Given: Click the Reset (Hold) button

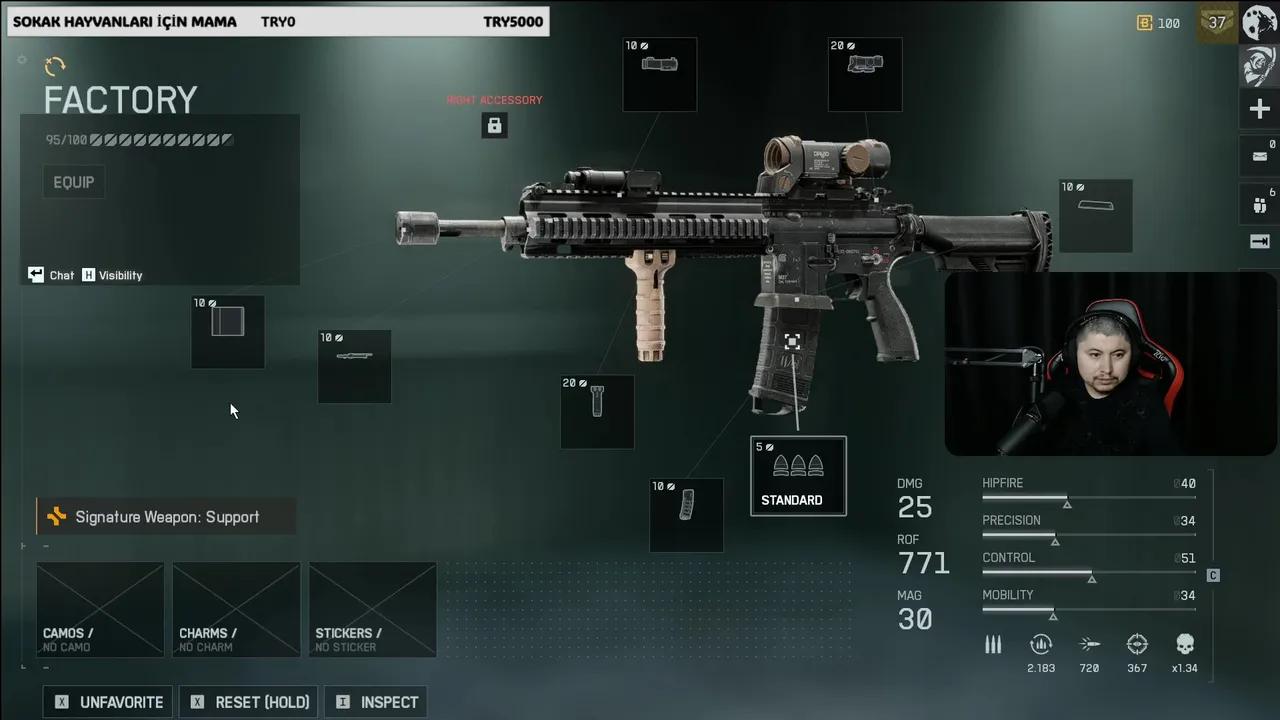Looking at the screenshot, I should [x=250, y=702].
